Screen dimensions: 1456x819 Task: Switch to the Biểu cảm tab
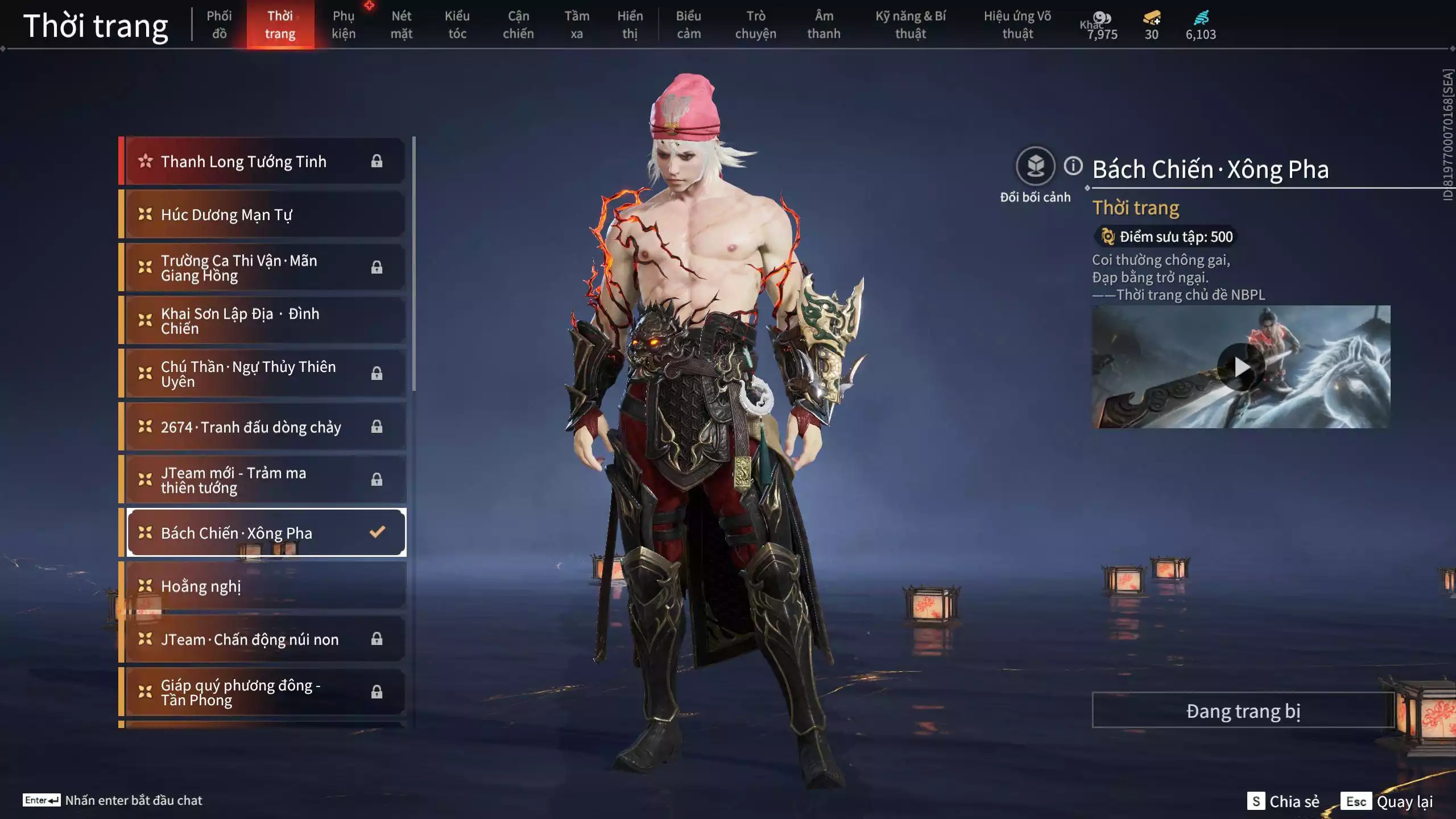pos(688,24)
